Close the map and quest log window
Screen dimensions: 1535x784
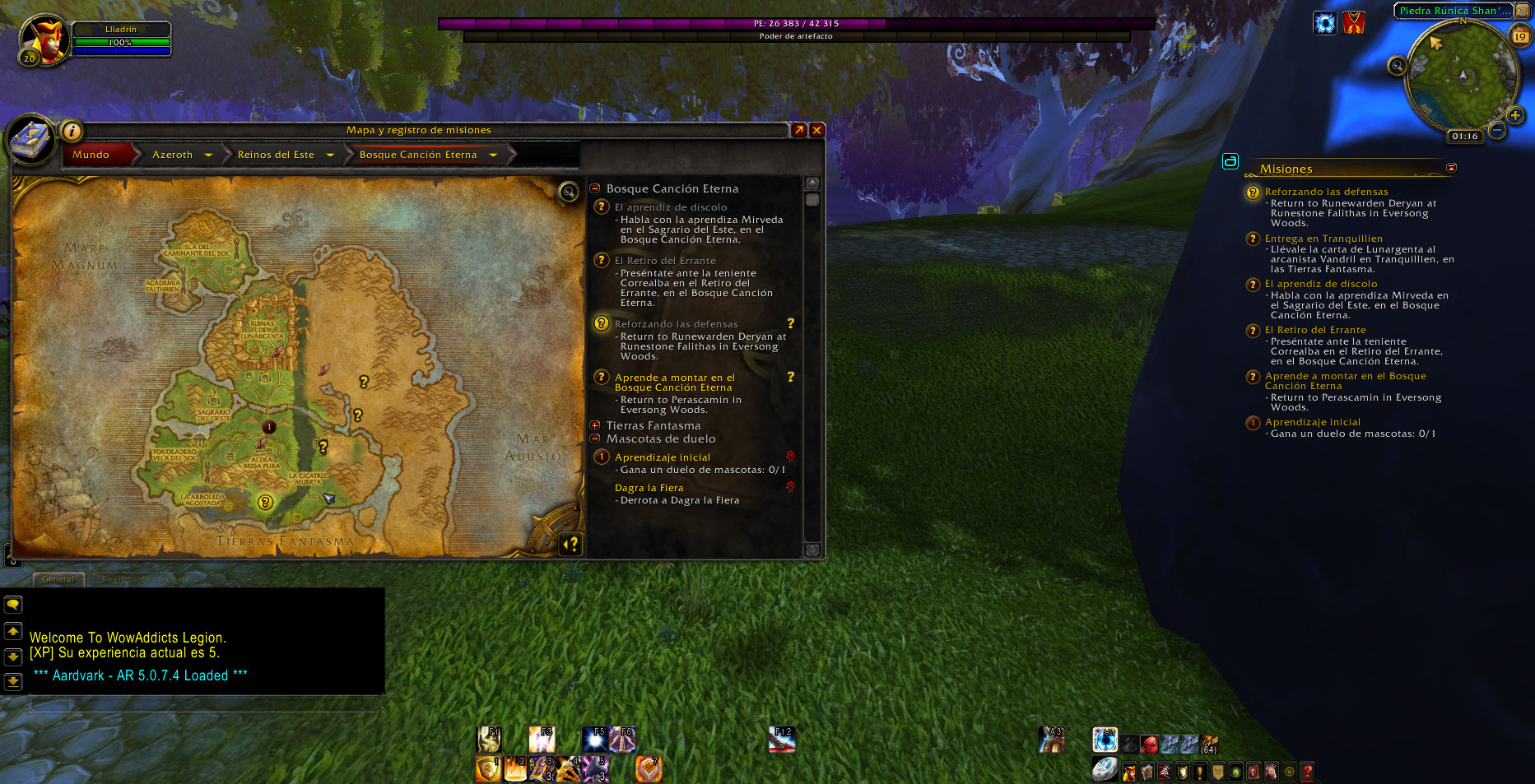[816, 130]
